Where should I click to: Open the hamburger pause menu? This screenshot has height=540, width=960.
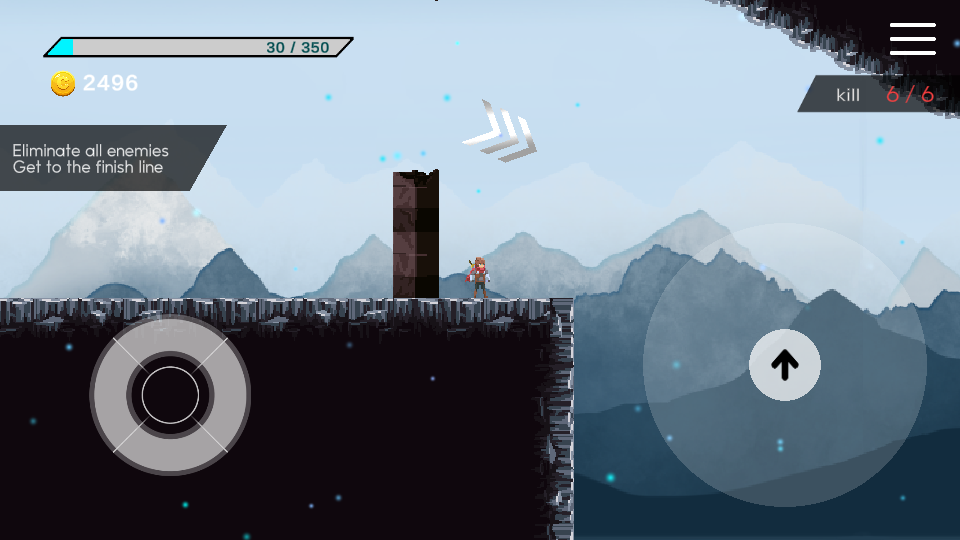pos(912,39)
